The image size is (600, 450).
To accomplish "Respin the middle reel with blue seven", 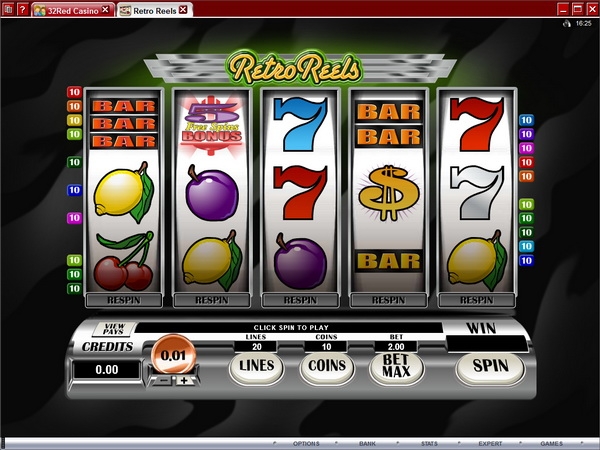I will tap(299, 299).
